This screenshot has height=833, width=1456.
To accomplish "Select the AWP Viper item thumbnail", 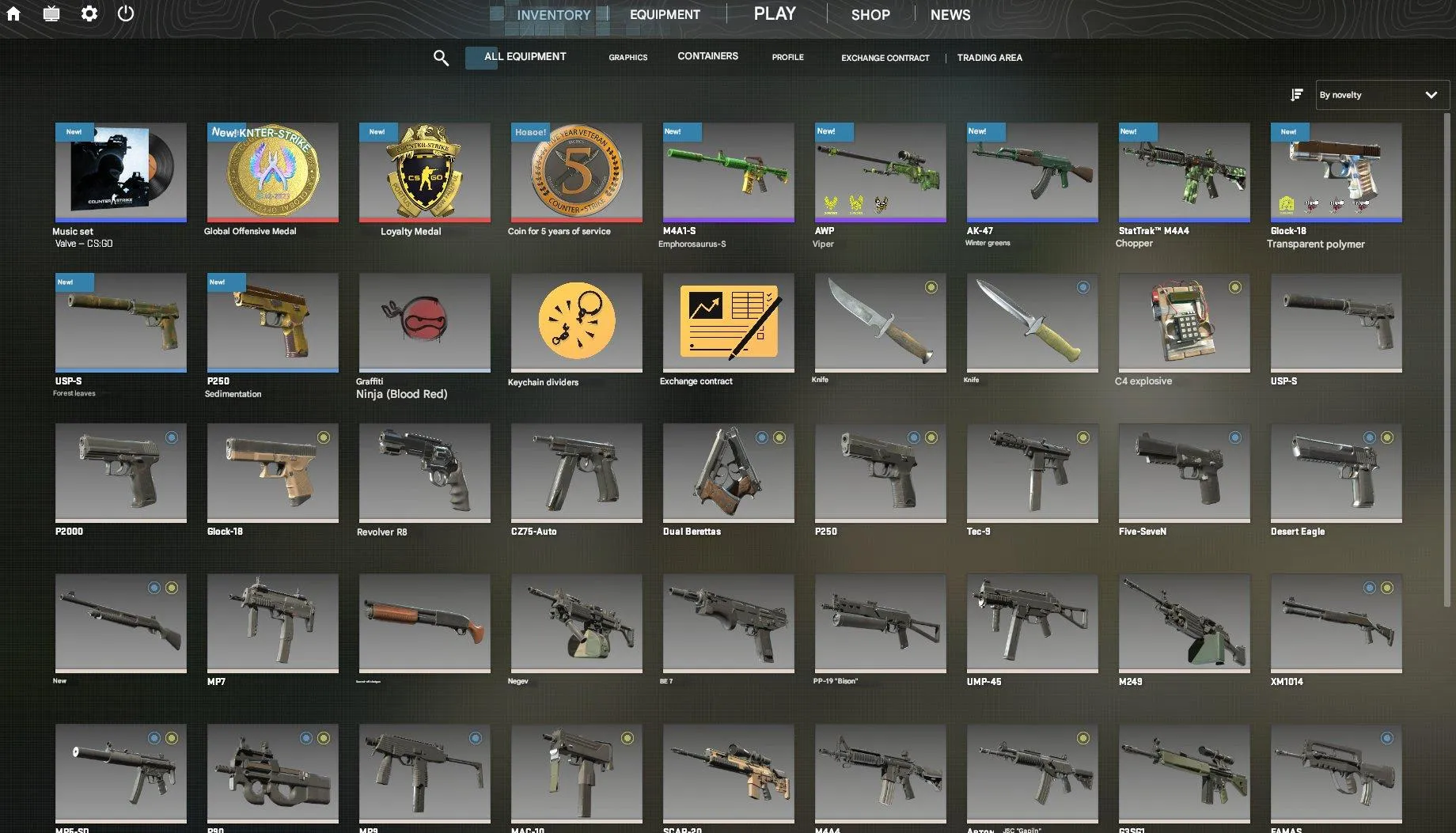I will pyautogui.click(x=879, y=170).
